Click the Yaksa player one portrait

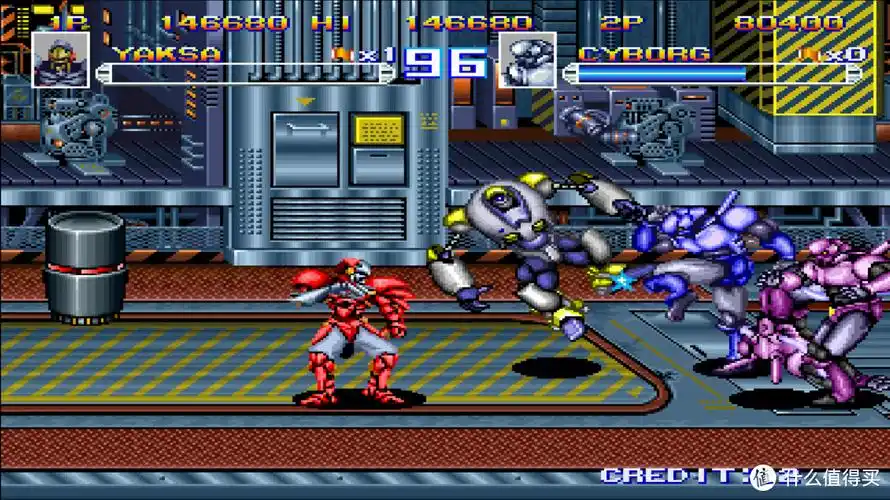coord(60,59)
